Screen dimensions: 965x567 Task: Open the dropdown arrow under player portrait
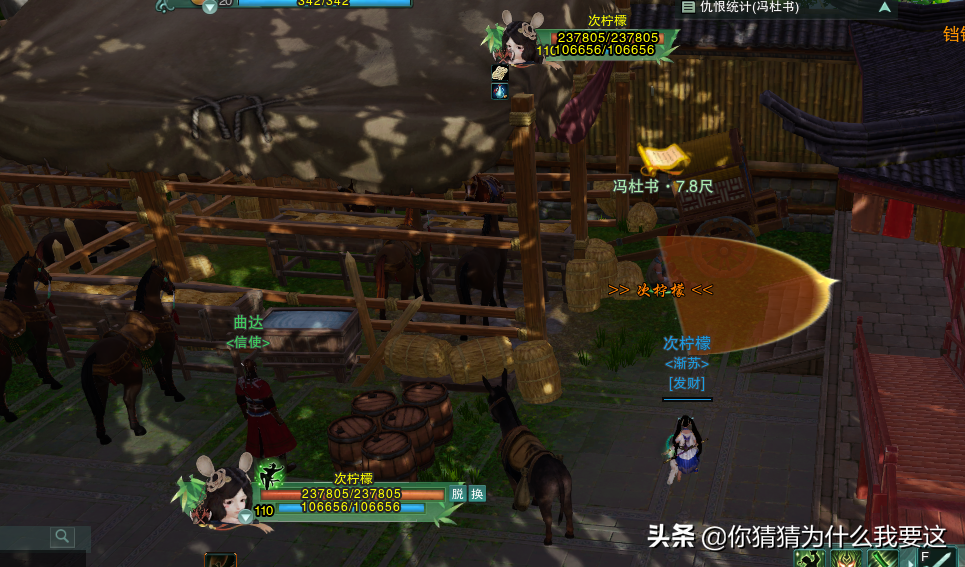click(245, 517)
